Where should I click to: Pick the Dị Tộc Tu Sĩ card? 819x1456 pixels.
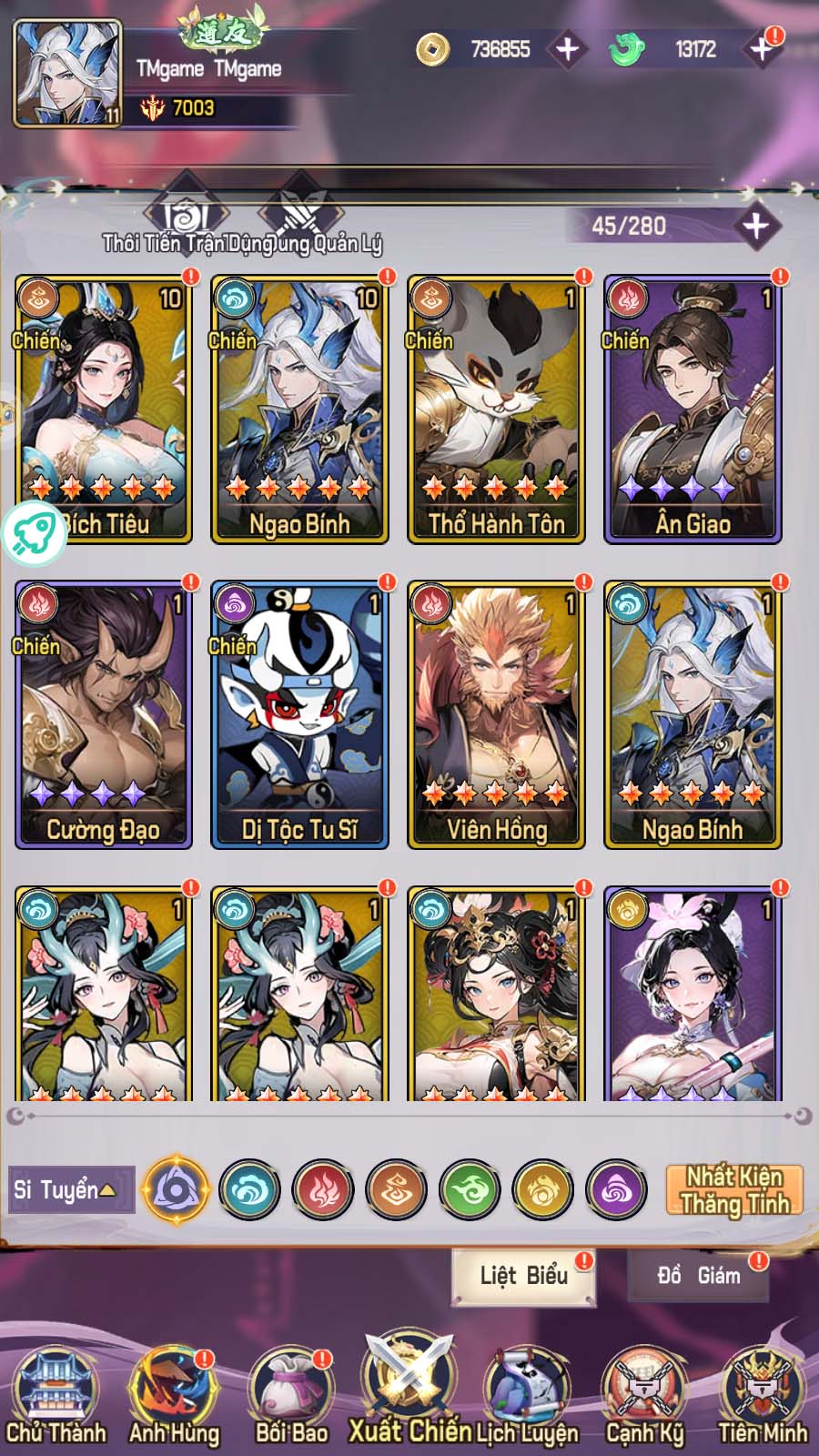click(x=299, y=715)
